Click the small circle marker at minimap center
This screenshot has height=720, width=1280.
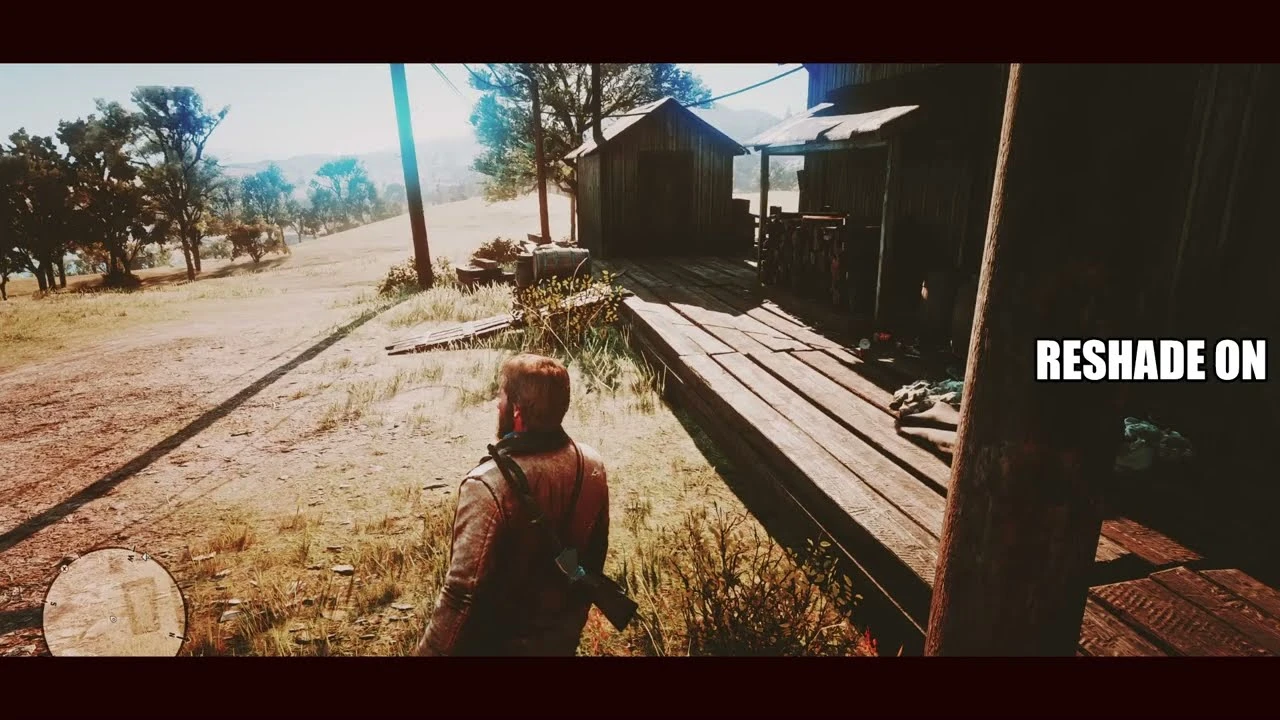tap(113, 619)
